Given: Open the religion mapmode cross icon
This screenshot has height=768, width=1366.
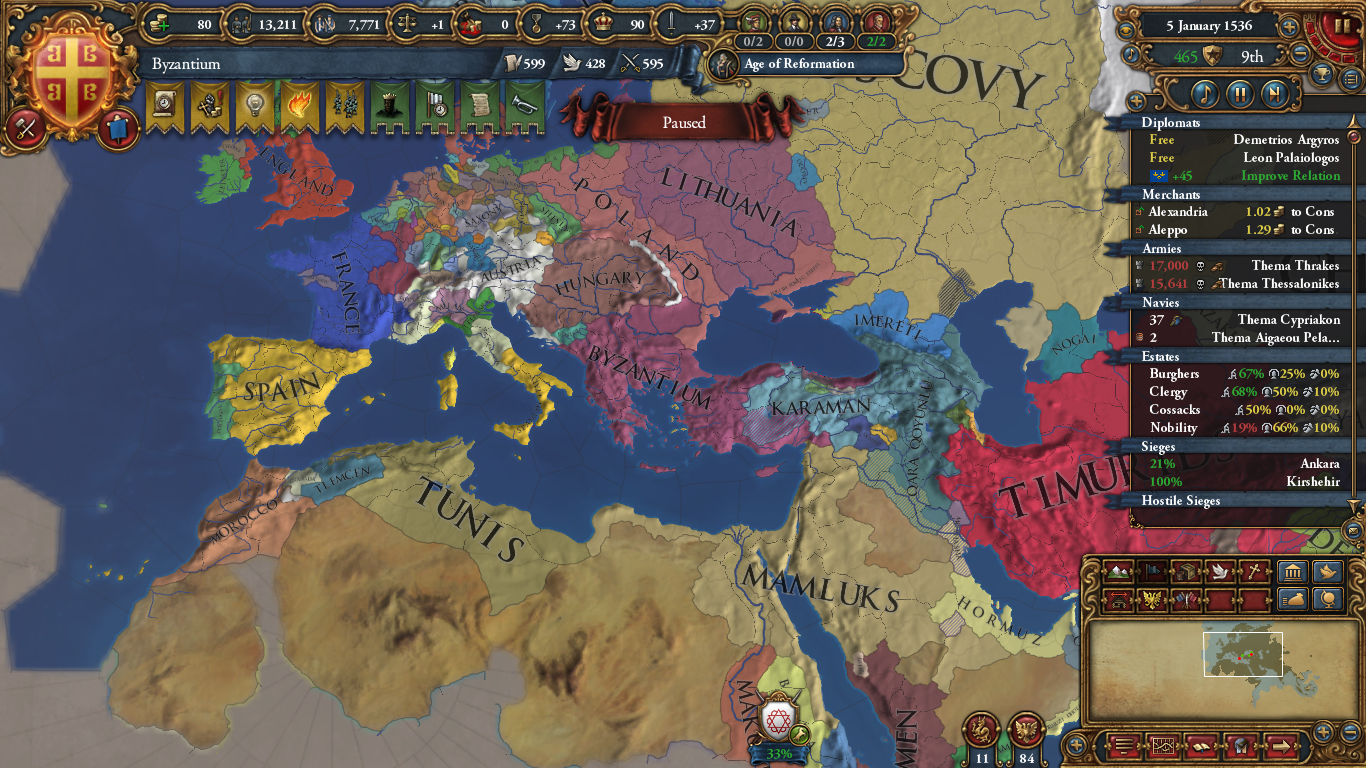Looking at the screenshot, I should (1255, 572).
